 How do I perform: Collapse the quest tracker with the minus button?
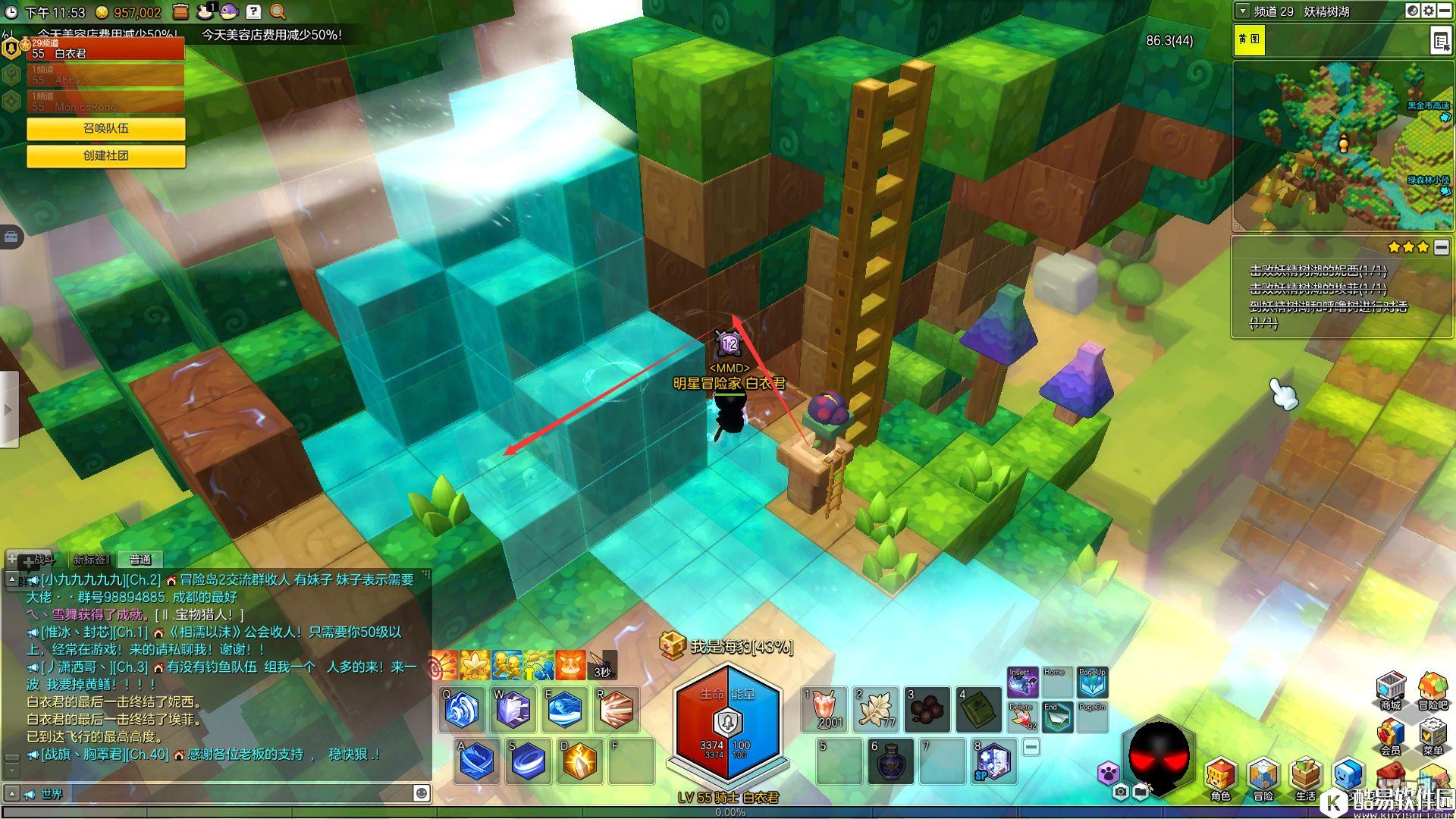[1442, 247]
